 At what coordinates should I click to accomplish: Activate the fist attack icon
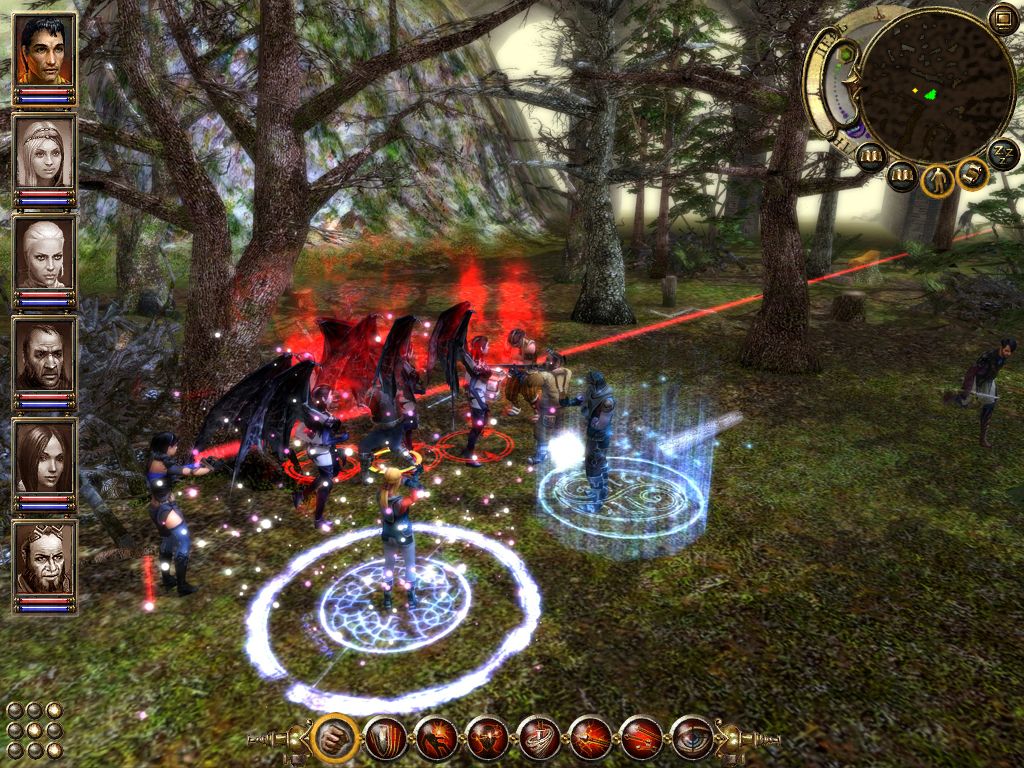334,738
